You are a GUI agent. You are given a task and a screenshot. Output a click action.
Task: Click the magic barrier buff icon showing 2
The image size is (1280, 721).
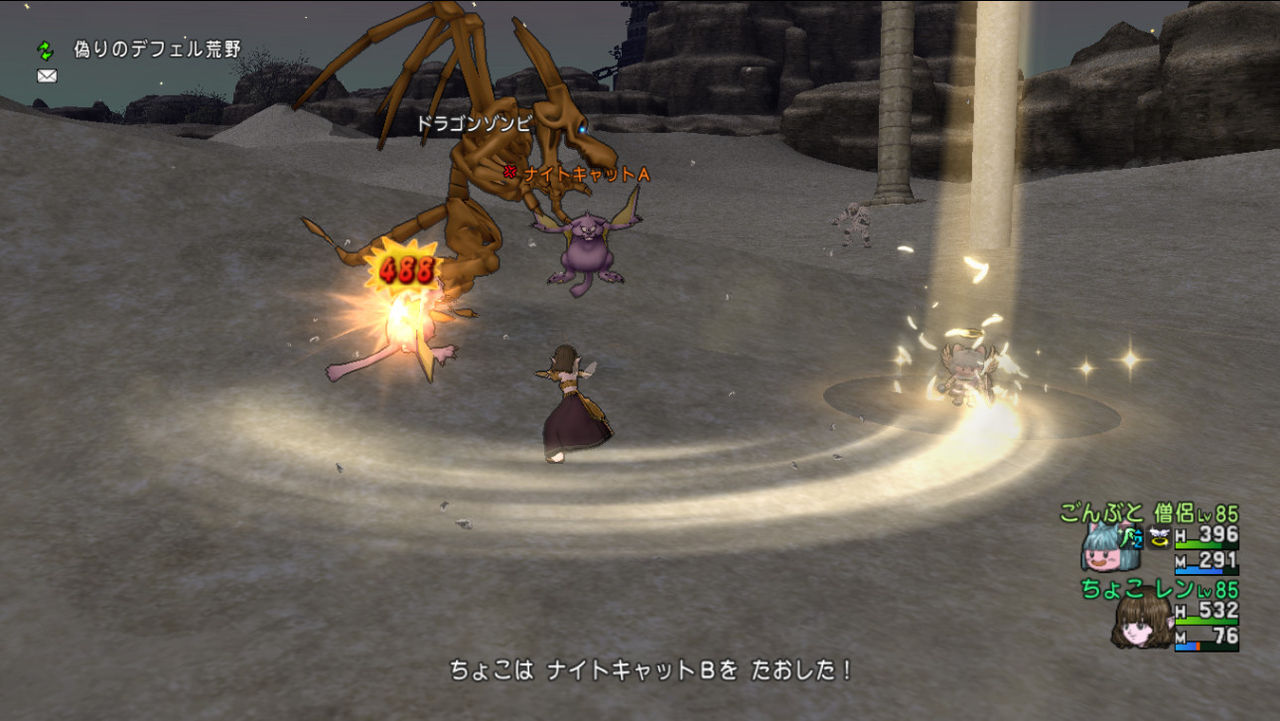(1133, 540)
